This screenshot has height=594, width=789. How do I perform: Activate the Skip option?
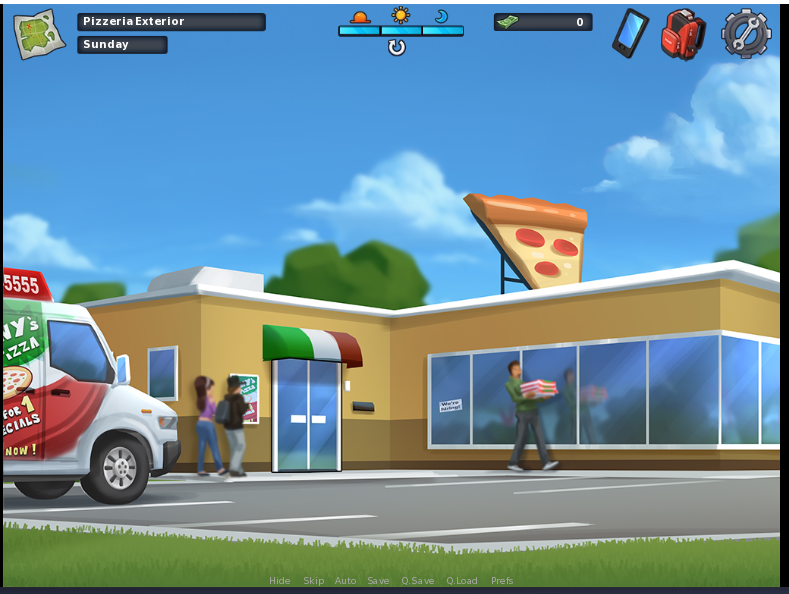(x=314, y=581)
